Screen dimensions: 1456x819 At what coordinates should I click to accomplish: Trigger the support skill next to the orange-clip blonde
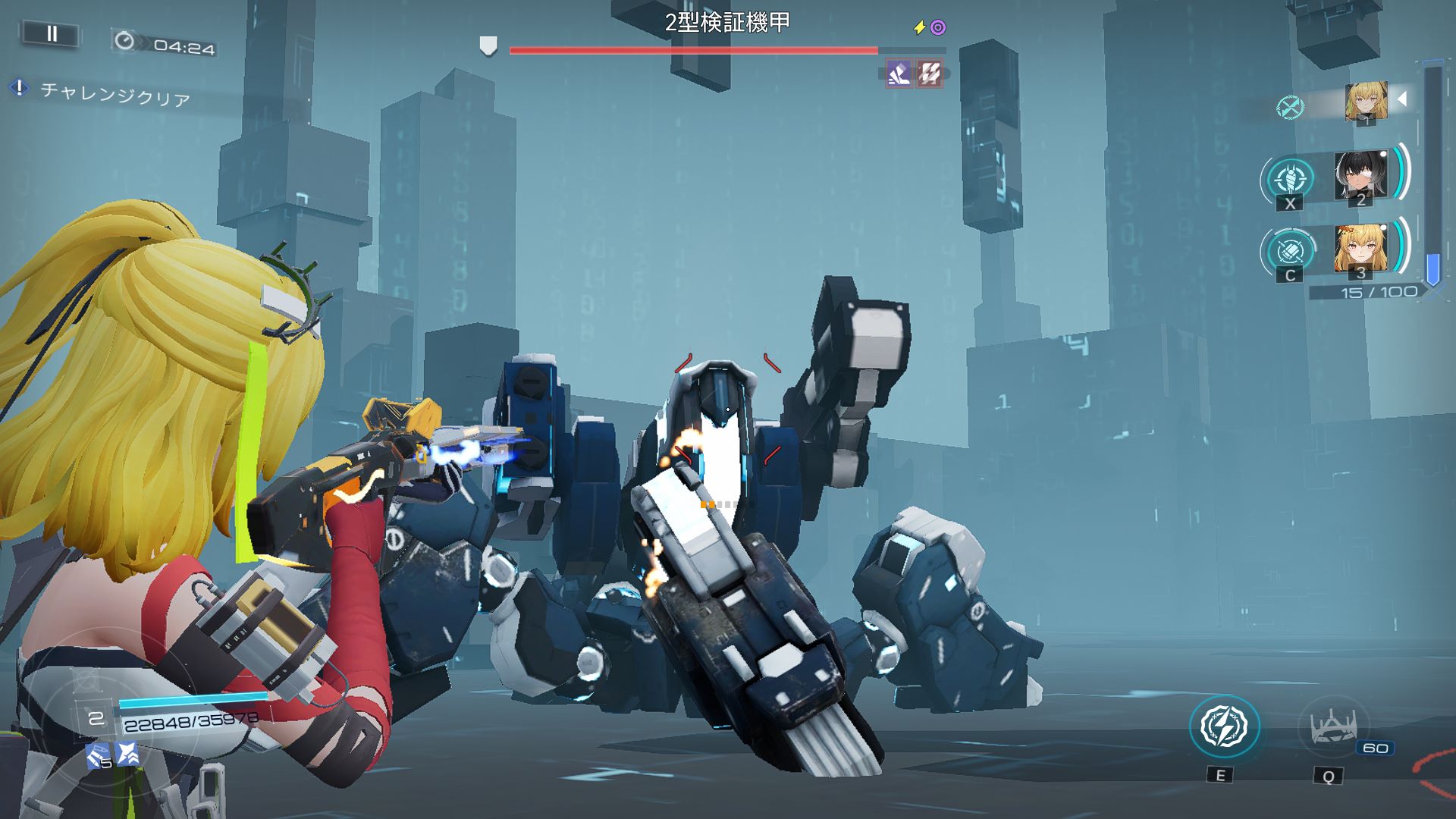point(1291,251)
